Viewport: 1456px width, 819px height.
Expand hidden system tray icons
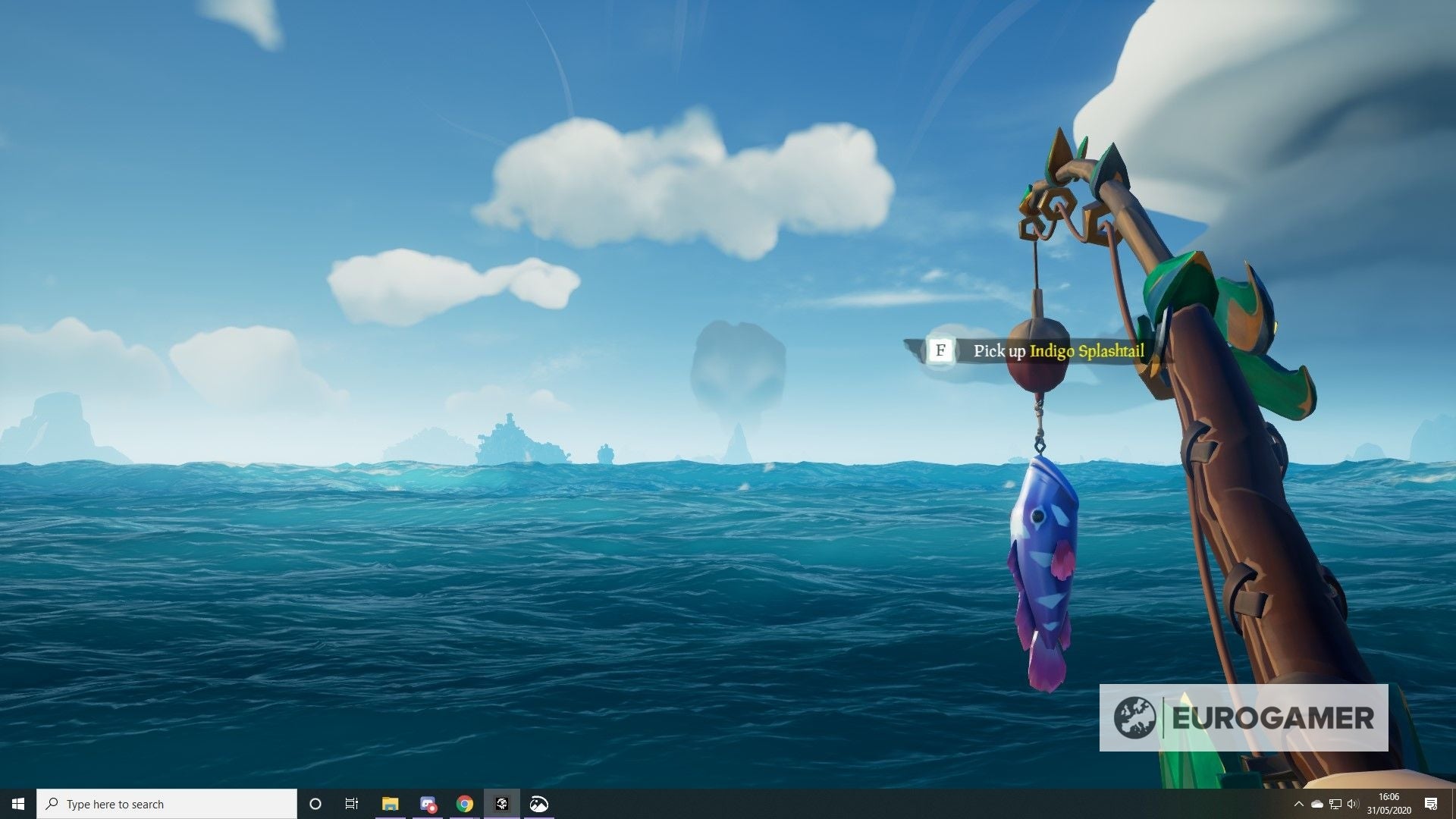tap(1299, 804)
